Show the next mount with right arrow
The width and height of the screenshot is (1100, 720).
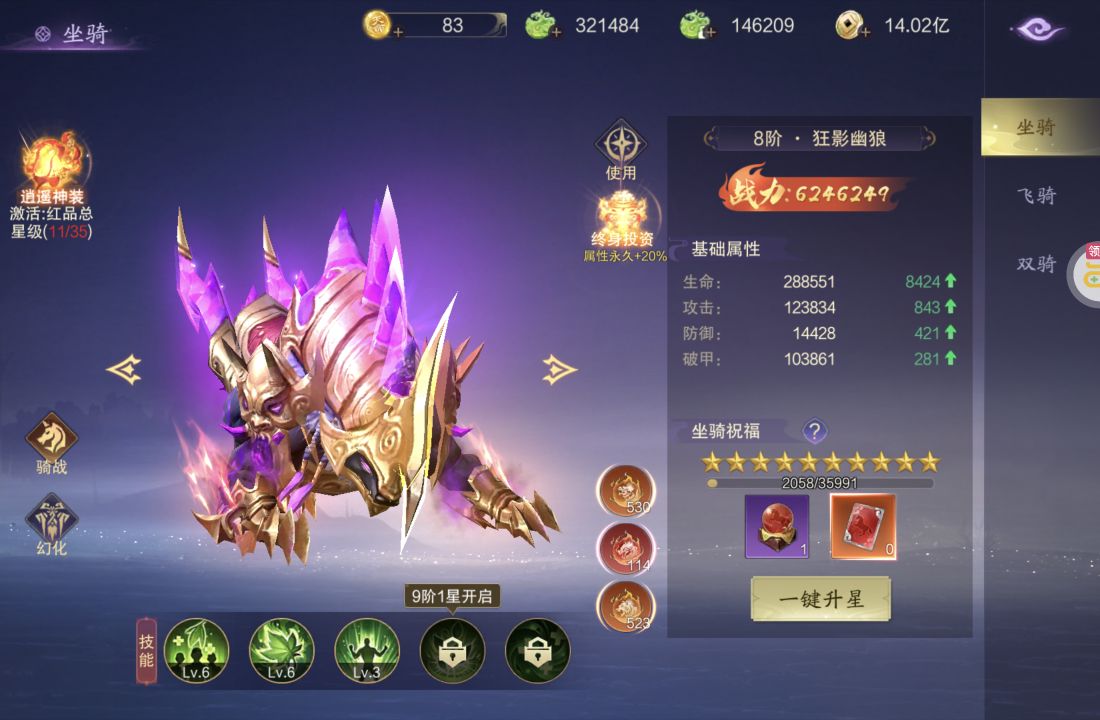pyautogui.click(x=559, y=369)
